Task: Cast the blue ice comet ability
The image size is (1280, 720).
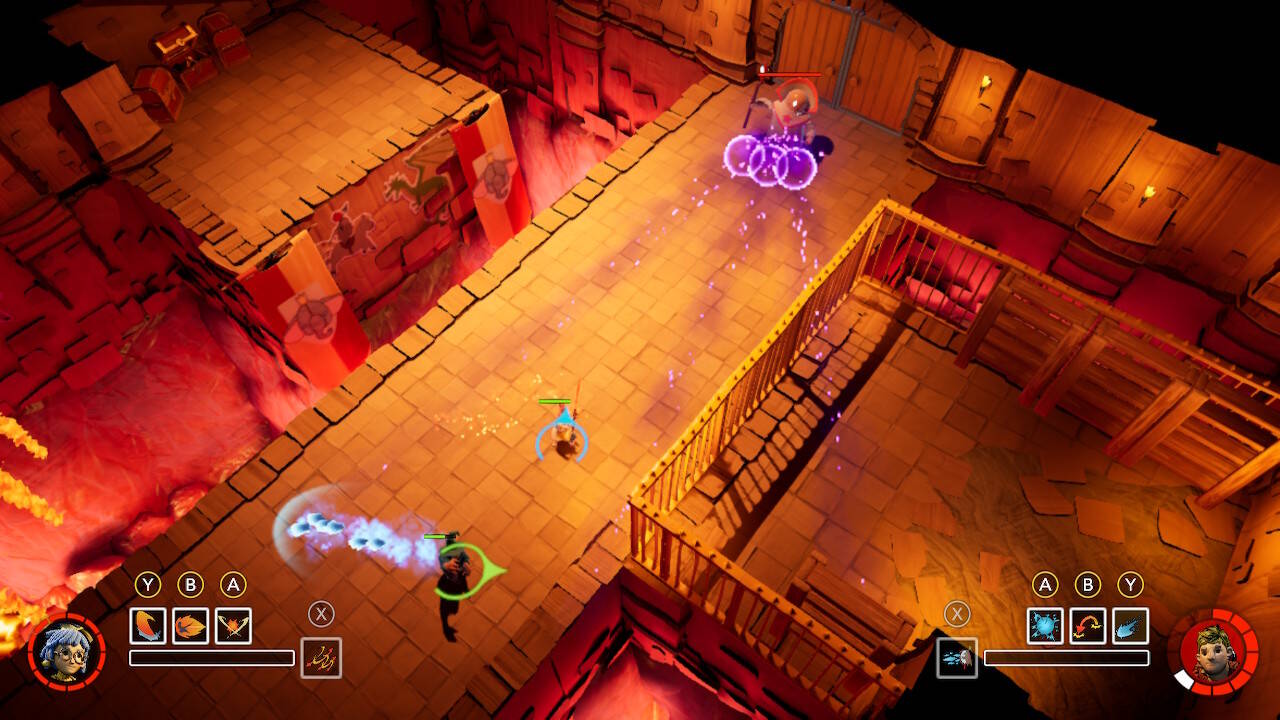Action: (x=1130, y=626)
